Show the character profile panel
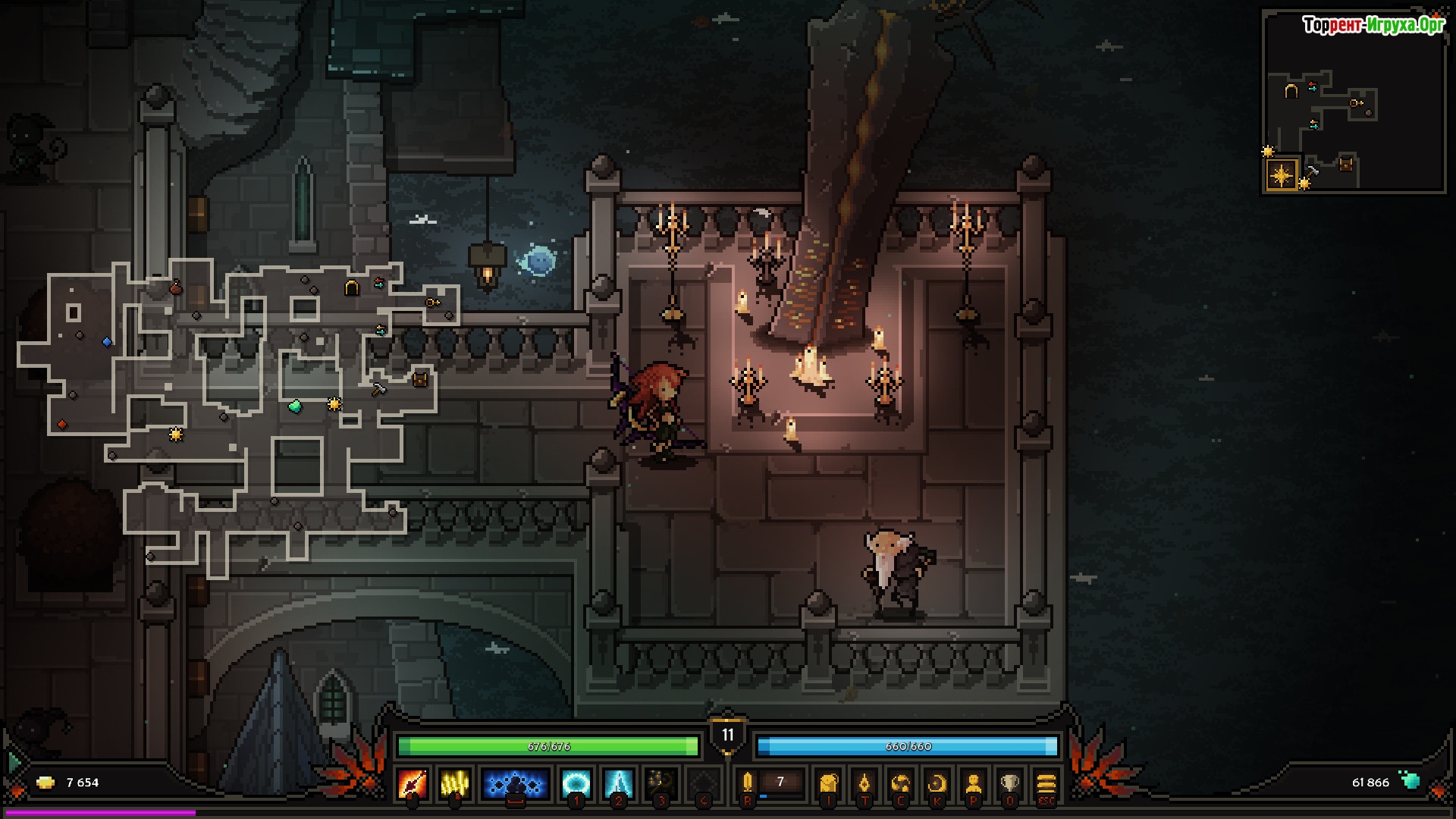The height and width of the screenshot is (819, 1456). pyautogui.click(x=974, y=783)
